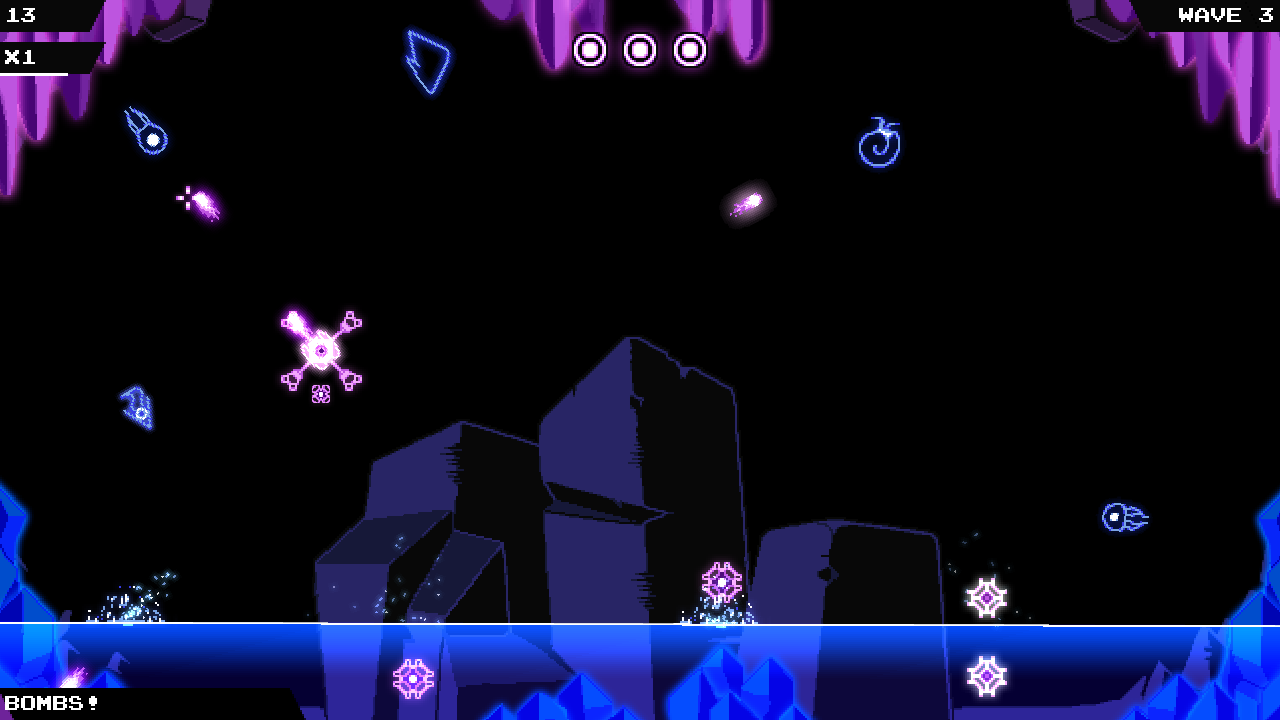Image resolution: width=1280 pixels, height=720 pixels.
Task: Select the first life ring icon
Action: (x=591, y=48)
